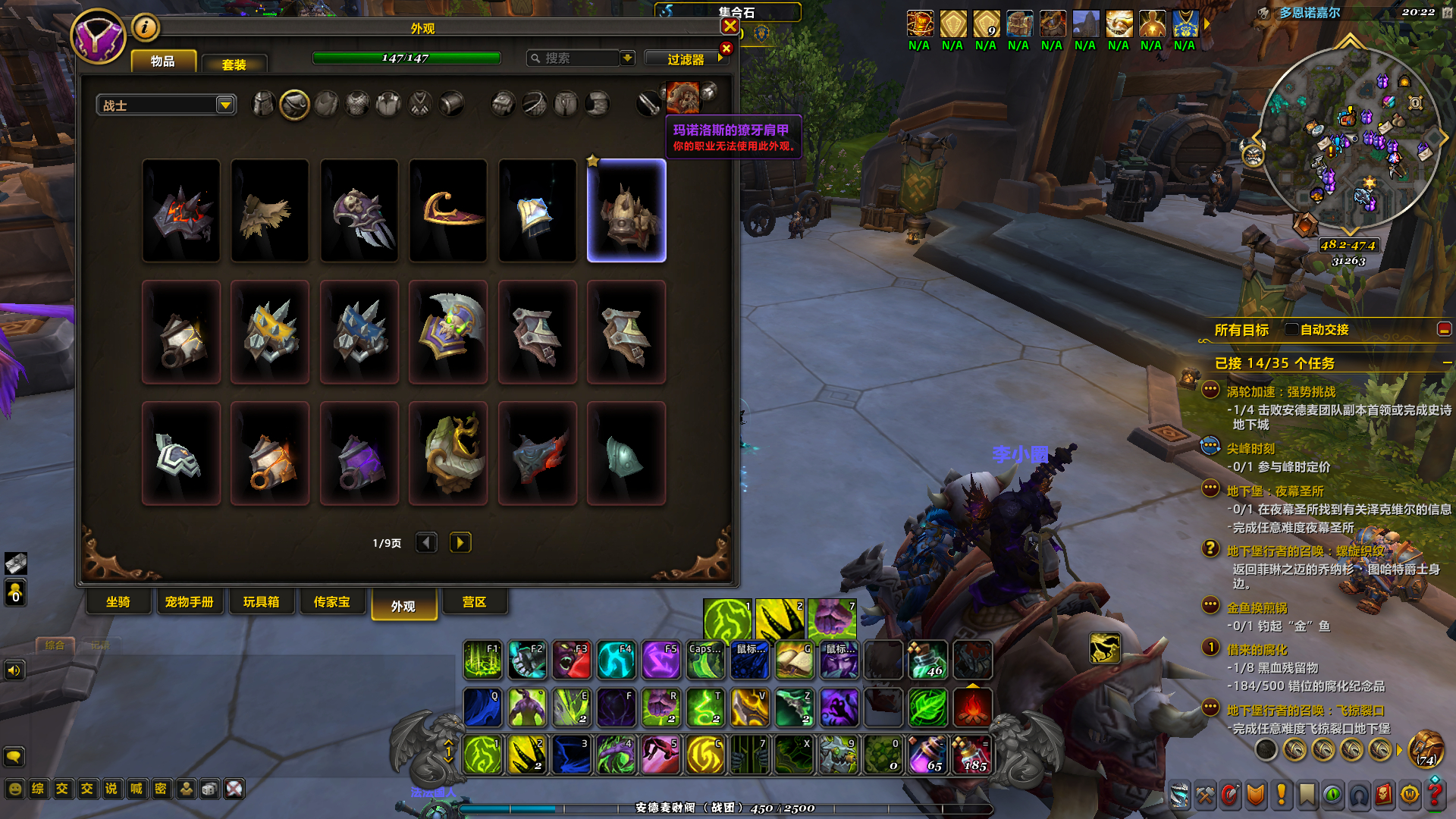The height and width of the screenshot is (819, 1456).
Task: Open the 战士 class dropdown
Action: point(225,105)
